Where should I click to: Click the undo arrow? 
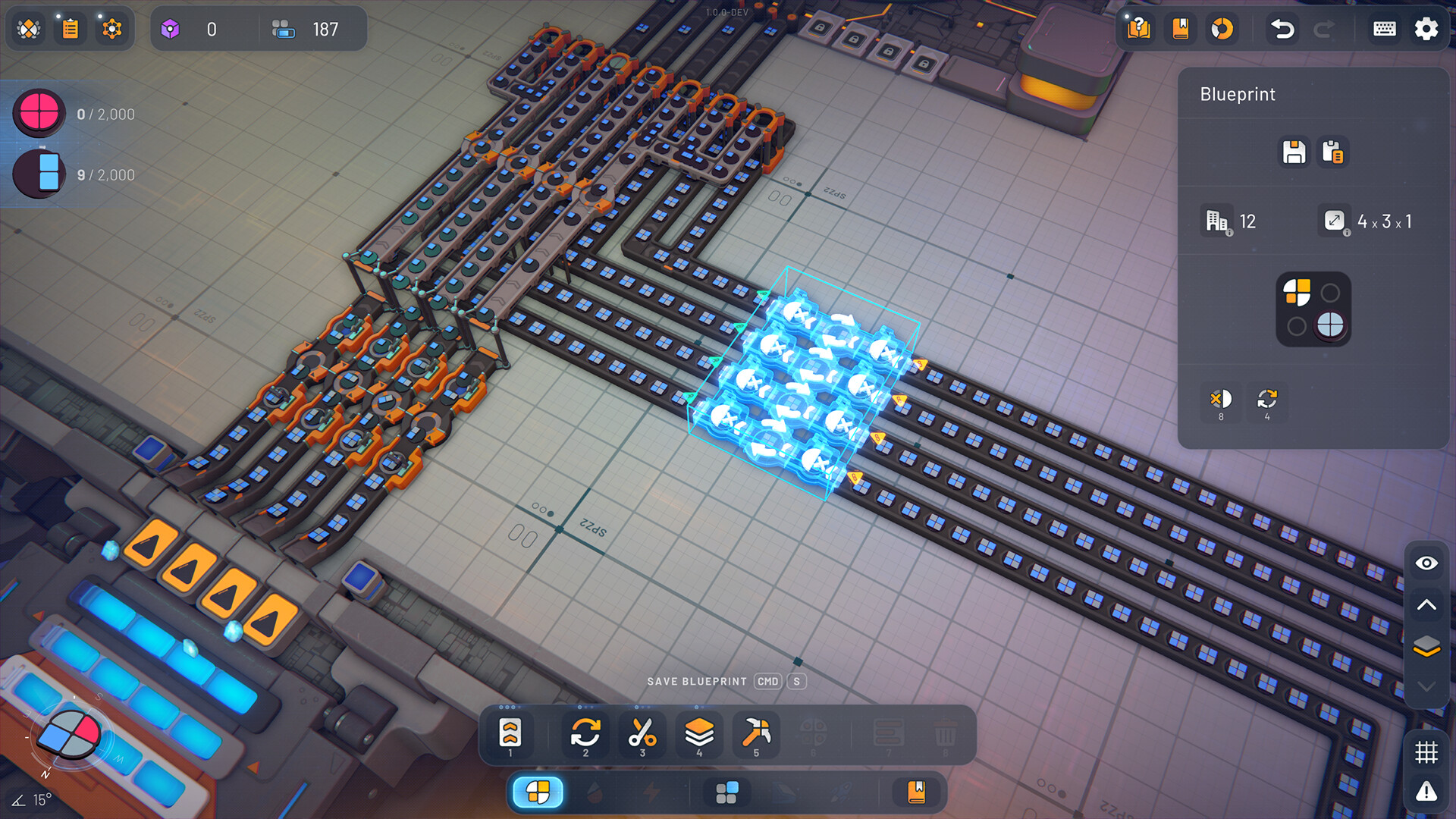[1281, 29]
